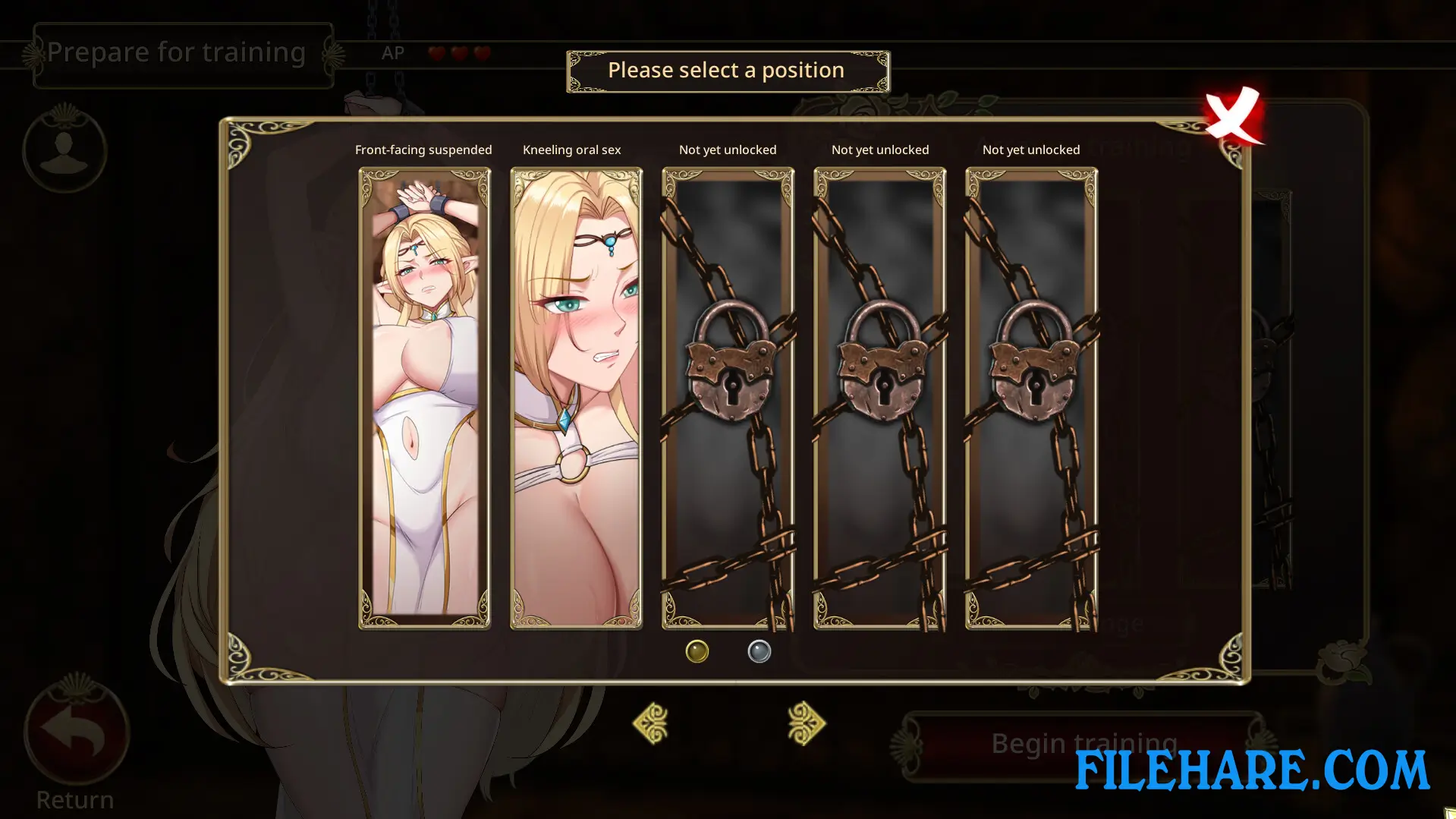Switch to second page via gray dot
This screenshot has height=819, width=1456.
[x=759, y=650]
